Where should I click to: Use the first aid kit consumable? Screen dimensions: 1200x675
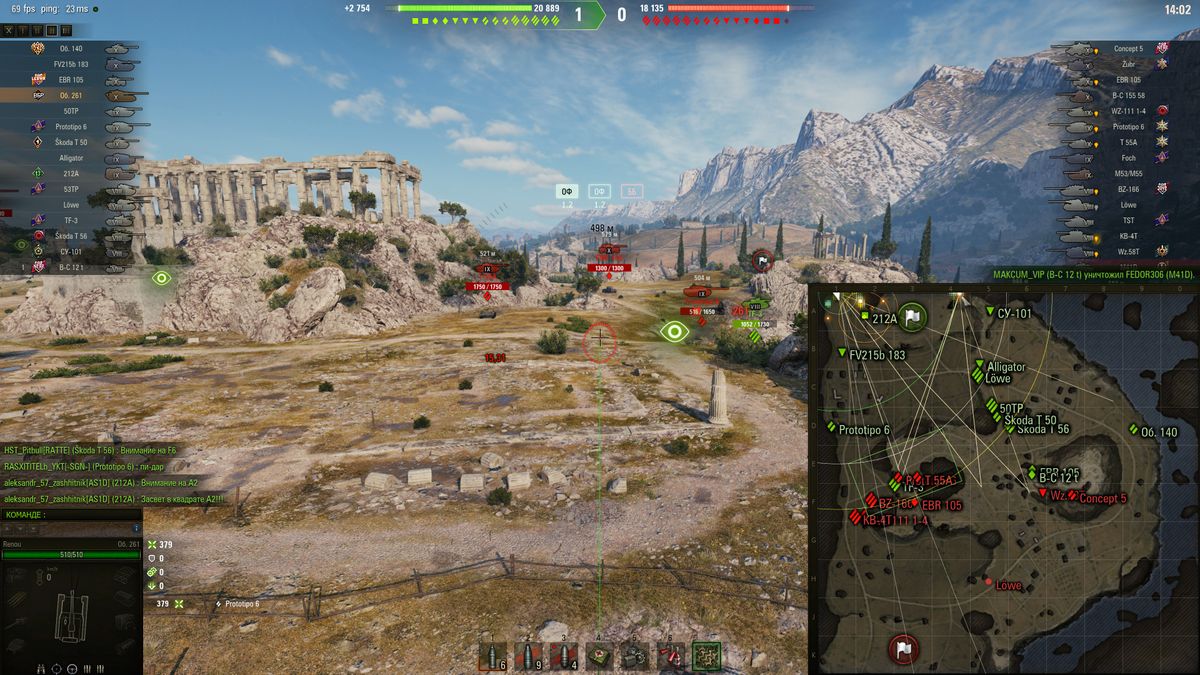click(x=599, y=655)
